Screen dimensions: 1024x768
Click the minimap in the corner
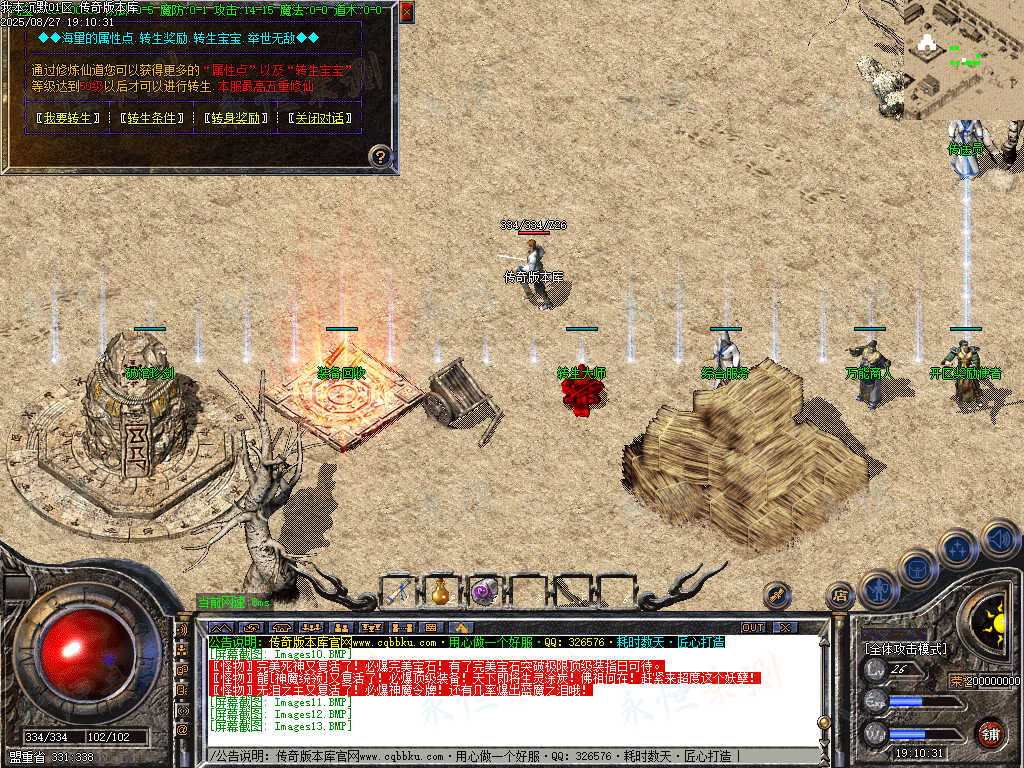point(962,58)
